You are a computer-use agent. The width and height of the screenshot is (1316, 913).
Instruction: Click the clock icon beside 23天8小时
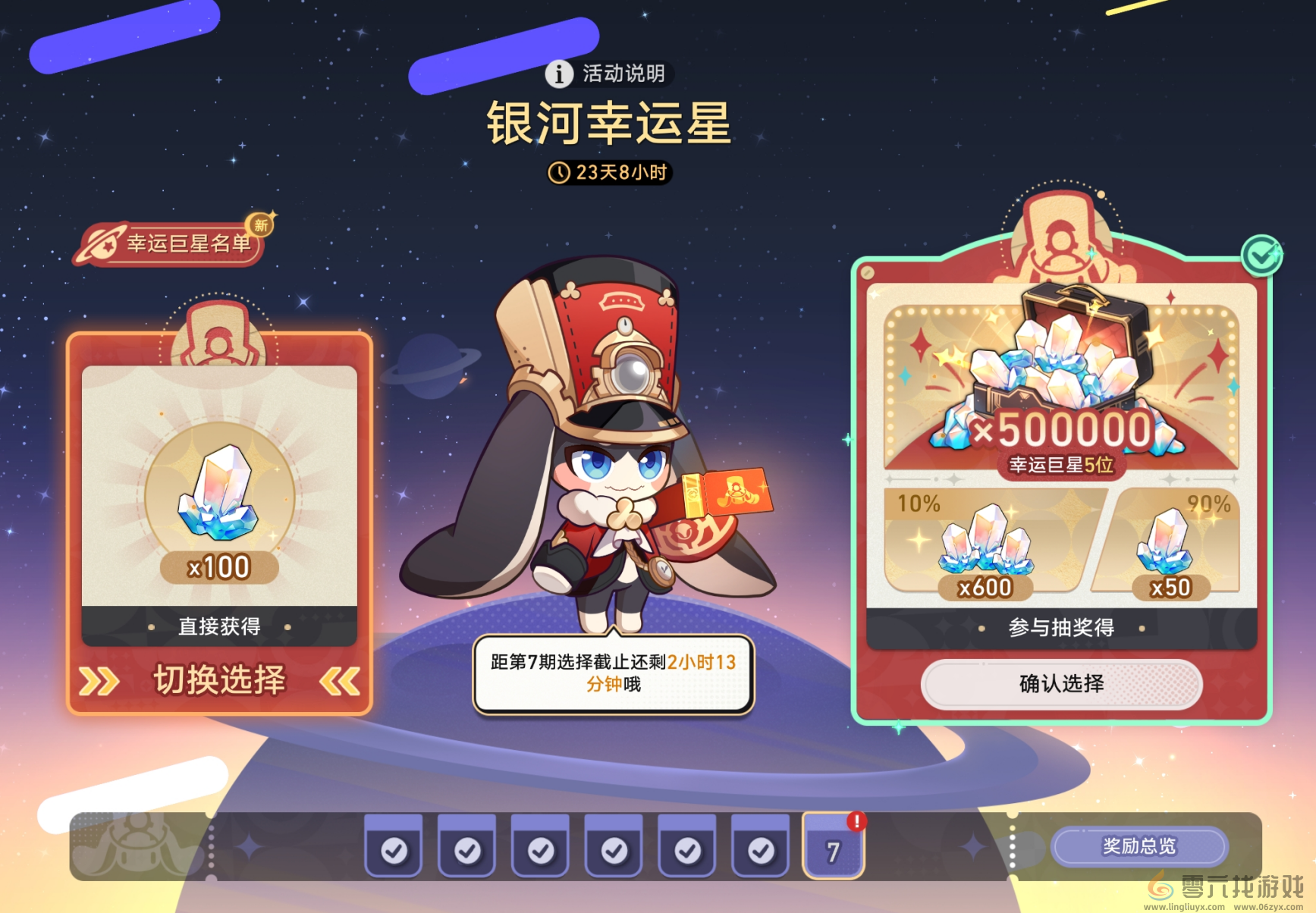(561, 173)
